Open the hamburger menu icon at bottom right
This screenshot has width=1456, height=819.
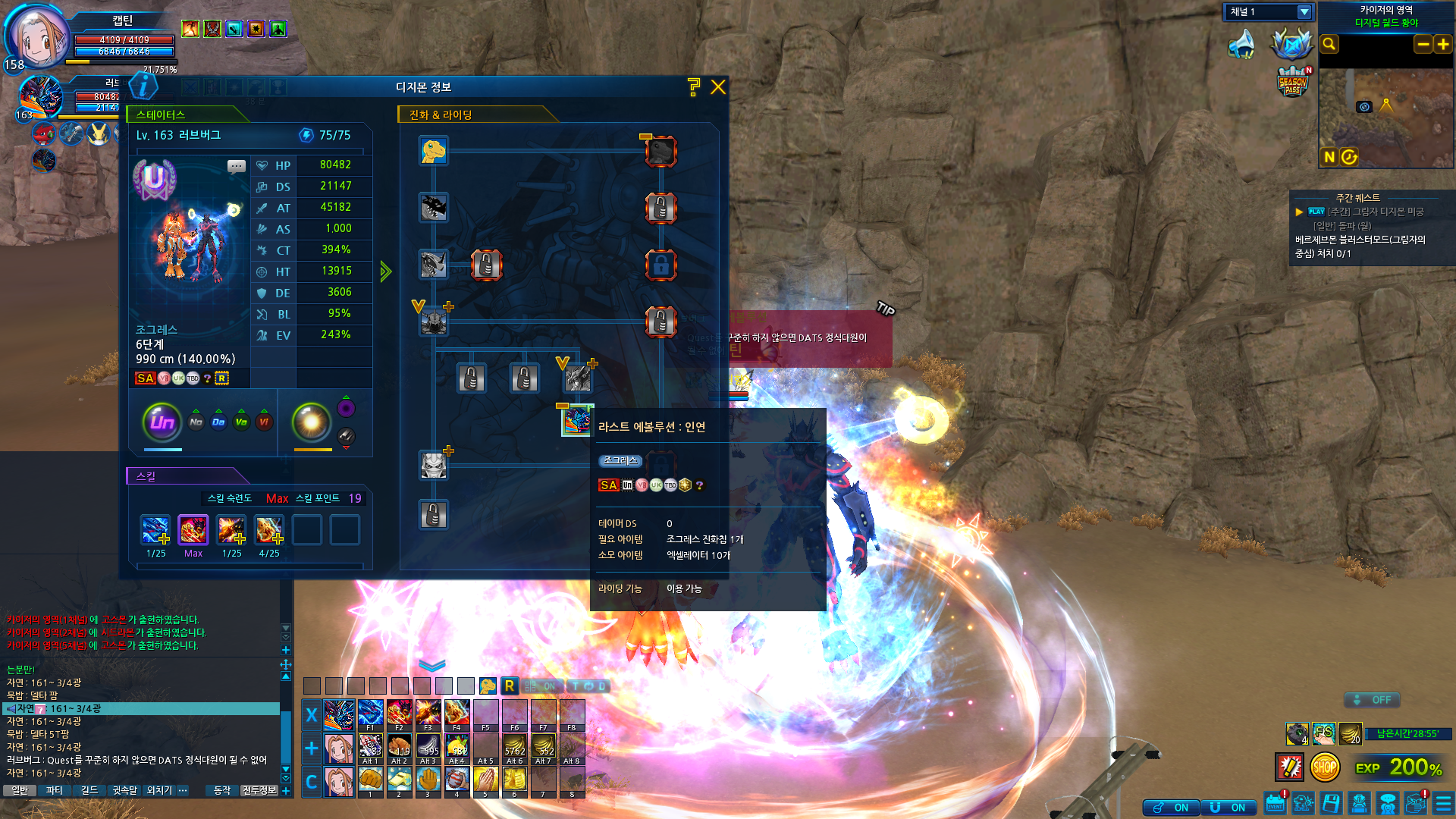[1443, 803]
